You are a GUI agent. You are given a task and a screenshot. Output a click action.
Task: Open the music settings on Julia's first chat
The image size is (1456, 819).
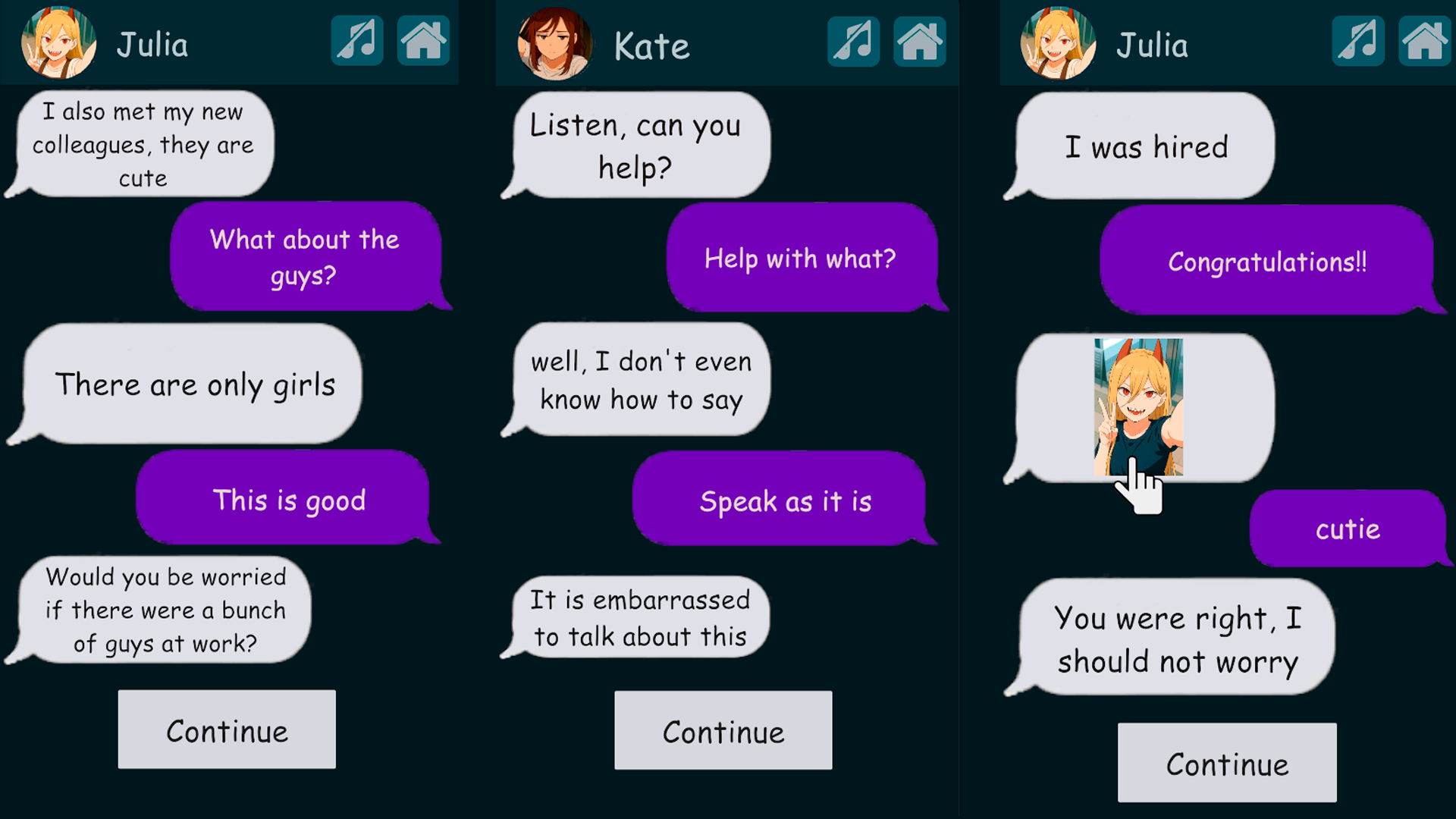coord(356,41)
